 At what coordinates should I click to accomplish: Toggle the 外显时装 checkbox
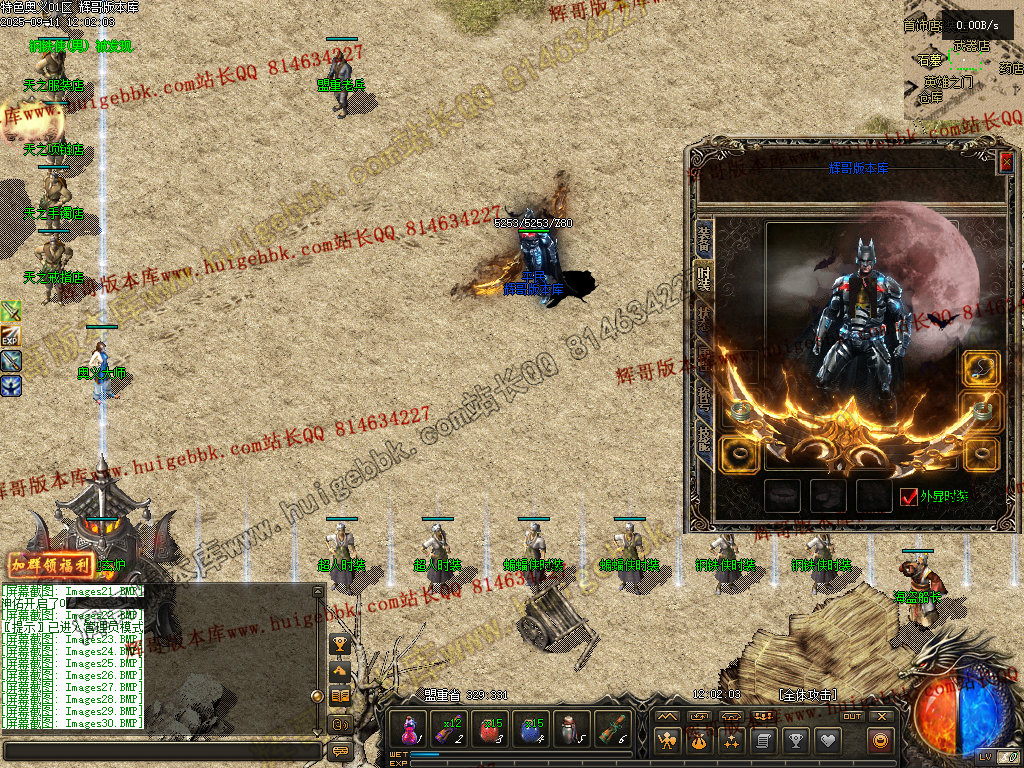click(909, 496)
